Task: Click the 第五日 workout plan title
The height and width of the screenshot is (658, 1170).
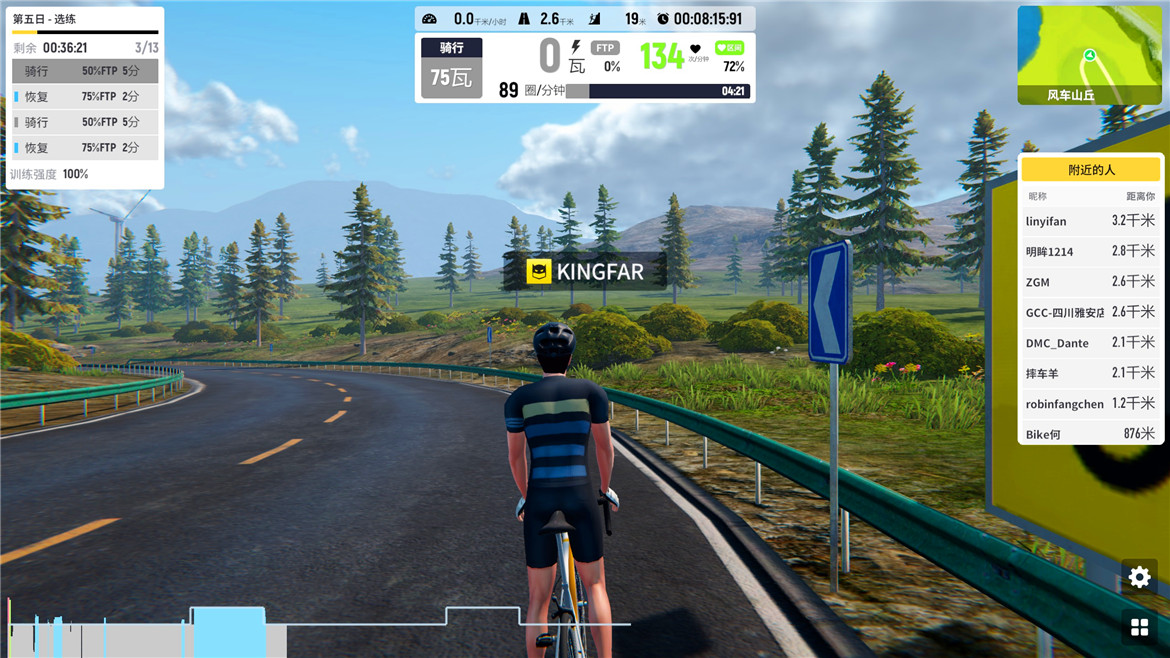Action: tap(44, 19)
